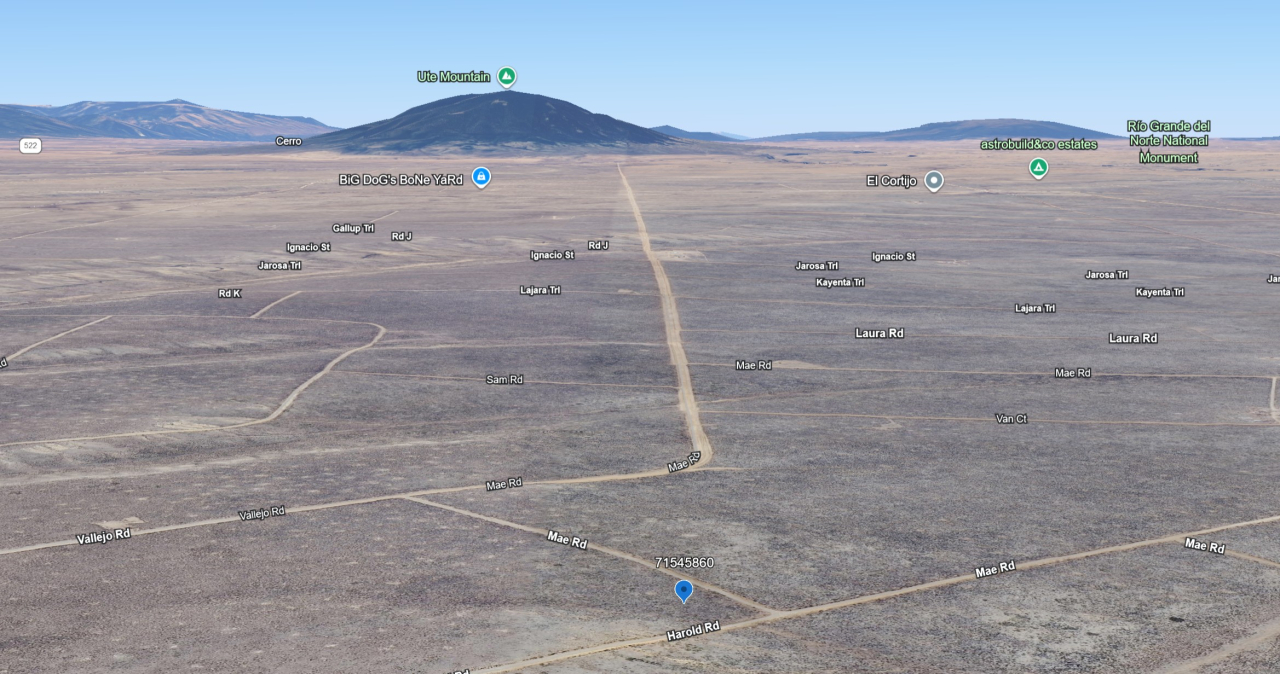Open the BiG DoG's BoNe YáRd marker

pos(481,178)
